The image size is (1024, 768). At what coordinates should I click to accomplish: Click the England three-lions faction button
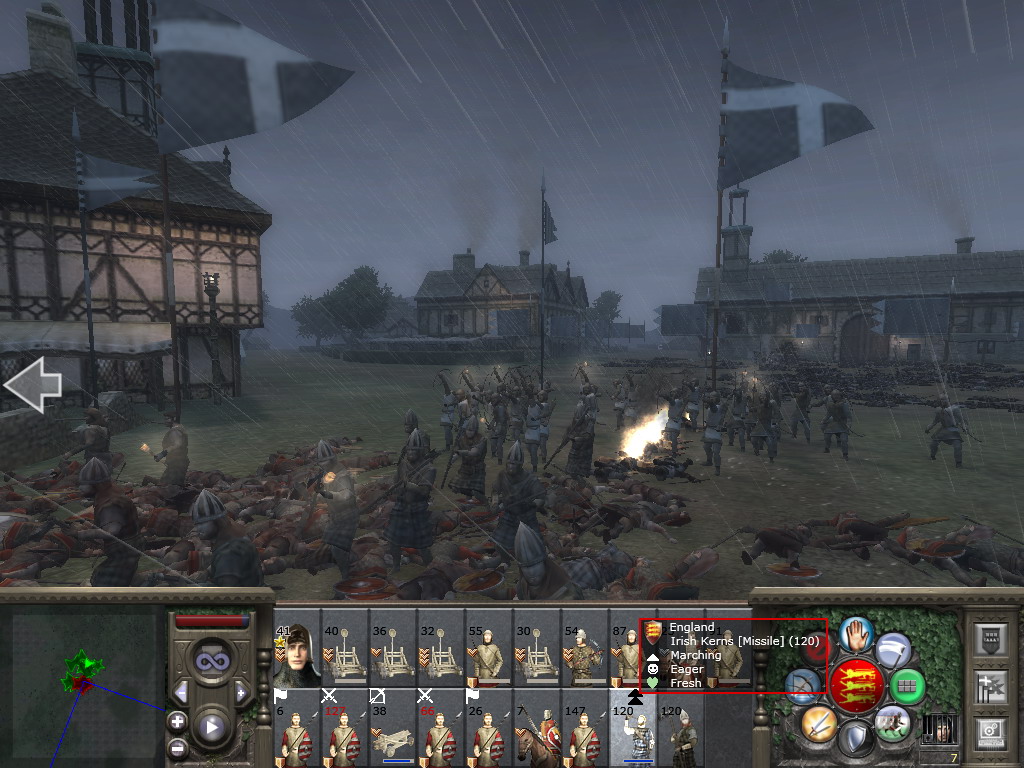pyautogui.click(x=855, y=685)
